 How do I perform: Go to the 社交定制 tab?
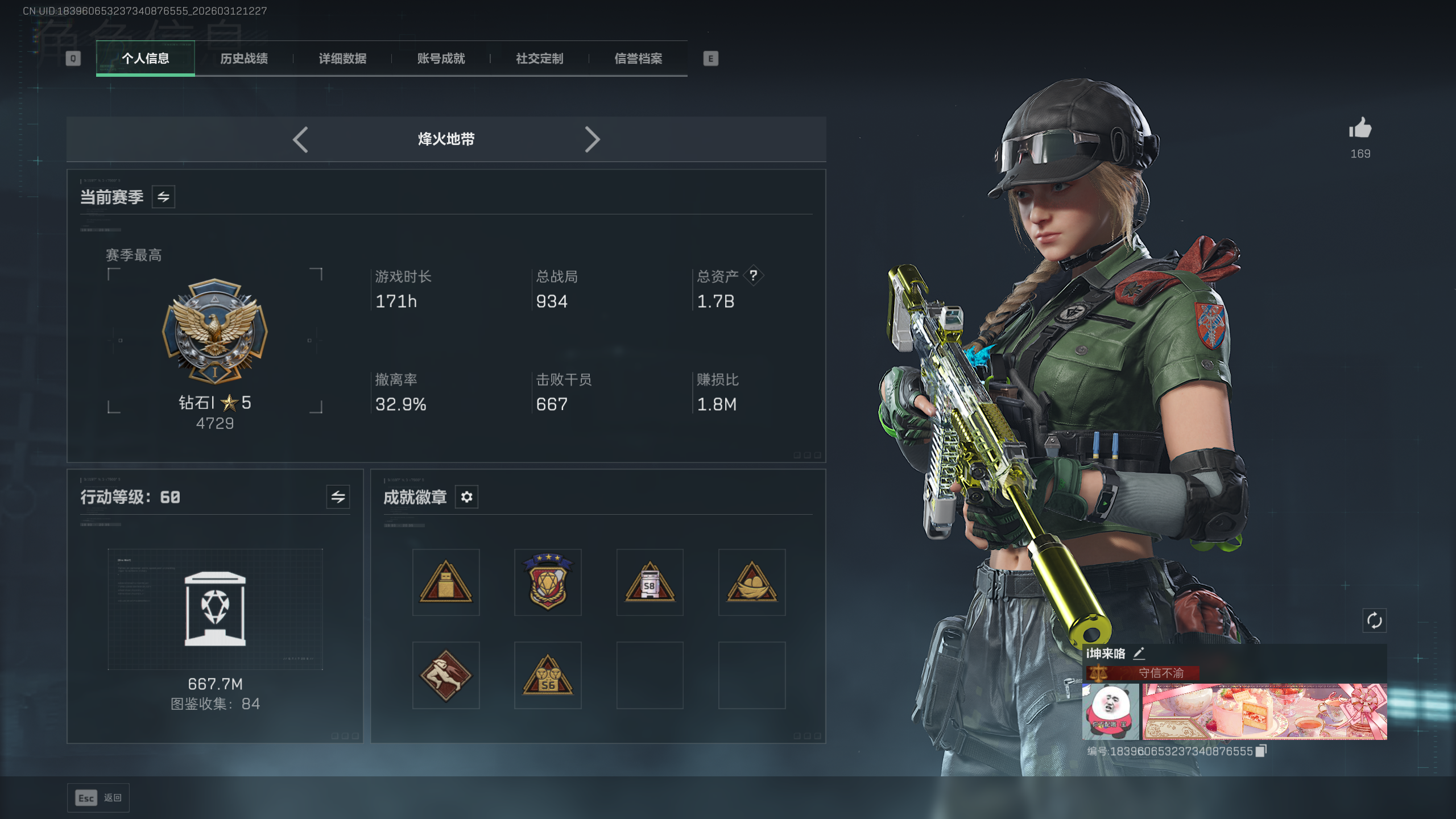click(x=539, y=59)
